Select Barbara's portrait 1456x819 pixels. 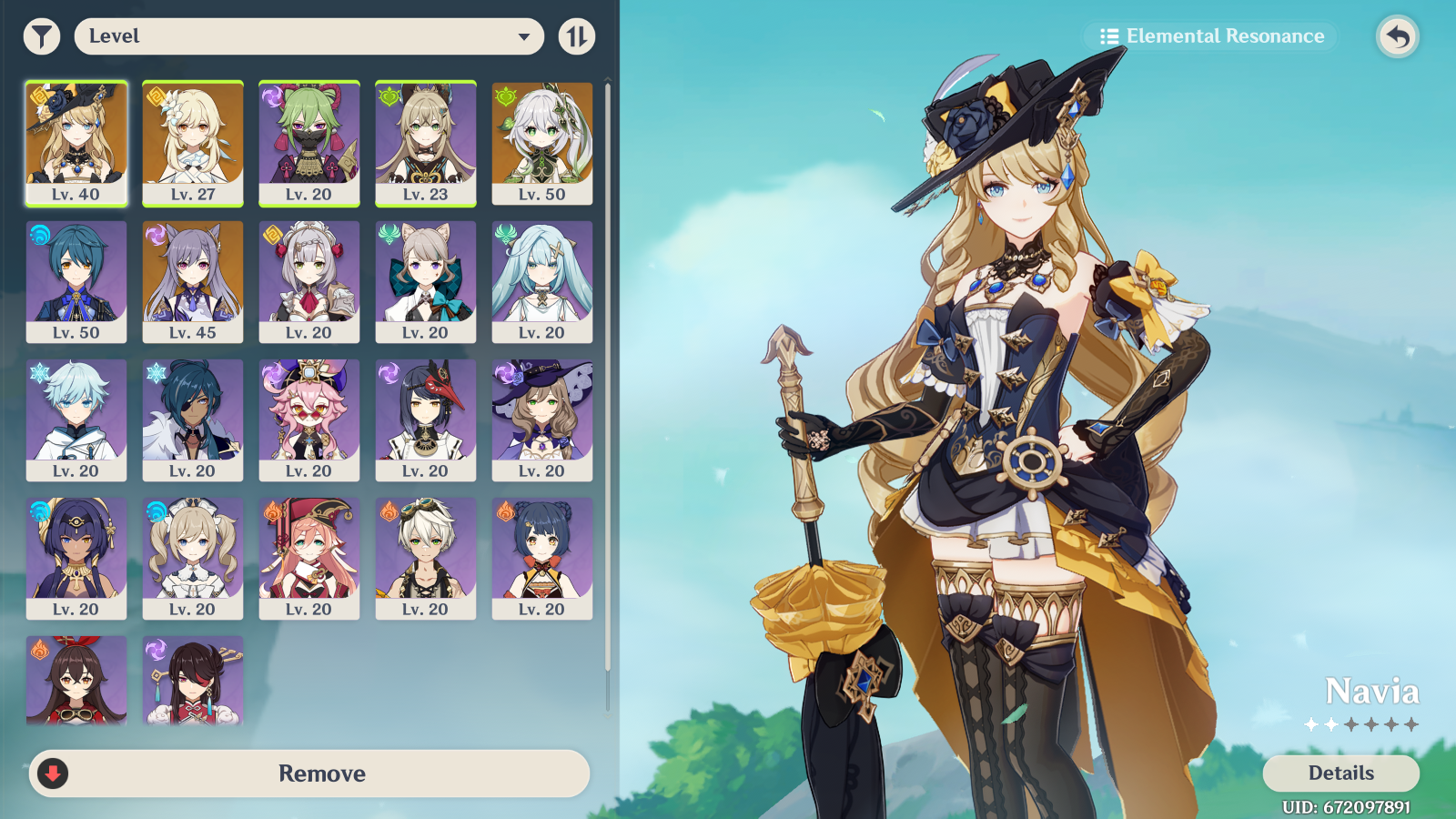192,556
